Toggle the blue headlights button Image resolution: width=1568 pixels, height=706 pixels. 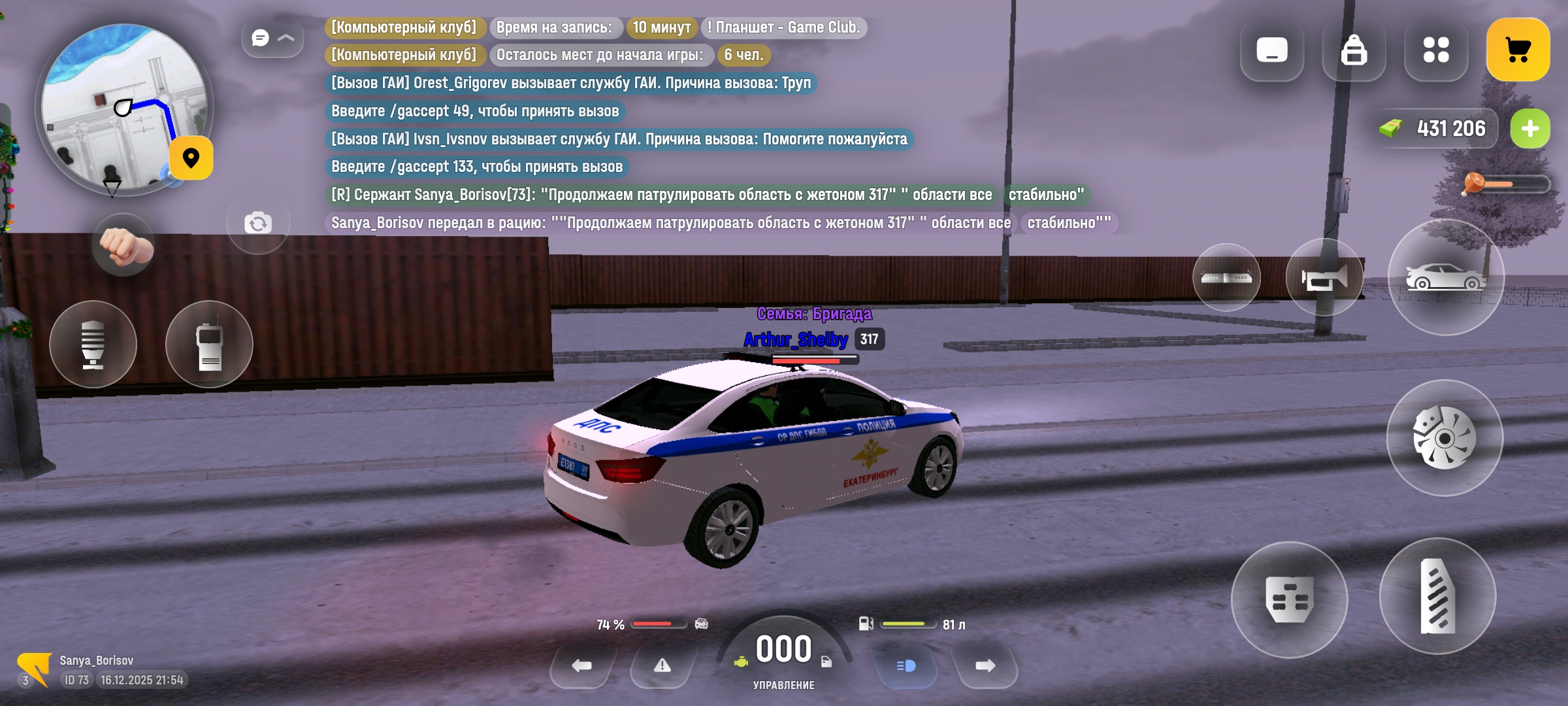[x=906, y=665]
